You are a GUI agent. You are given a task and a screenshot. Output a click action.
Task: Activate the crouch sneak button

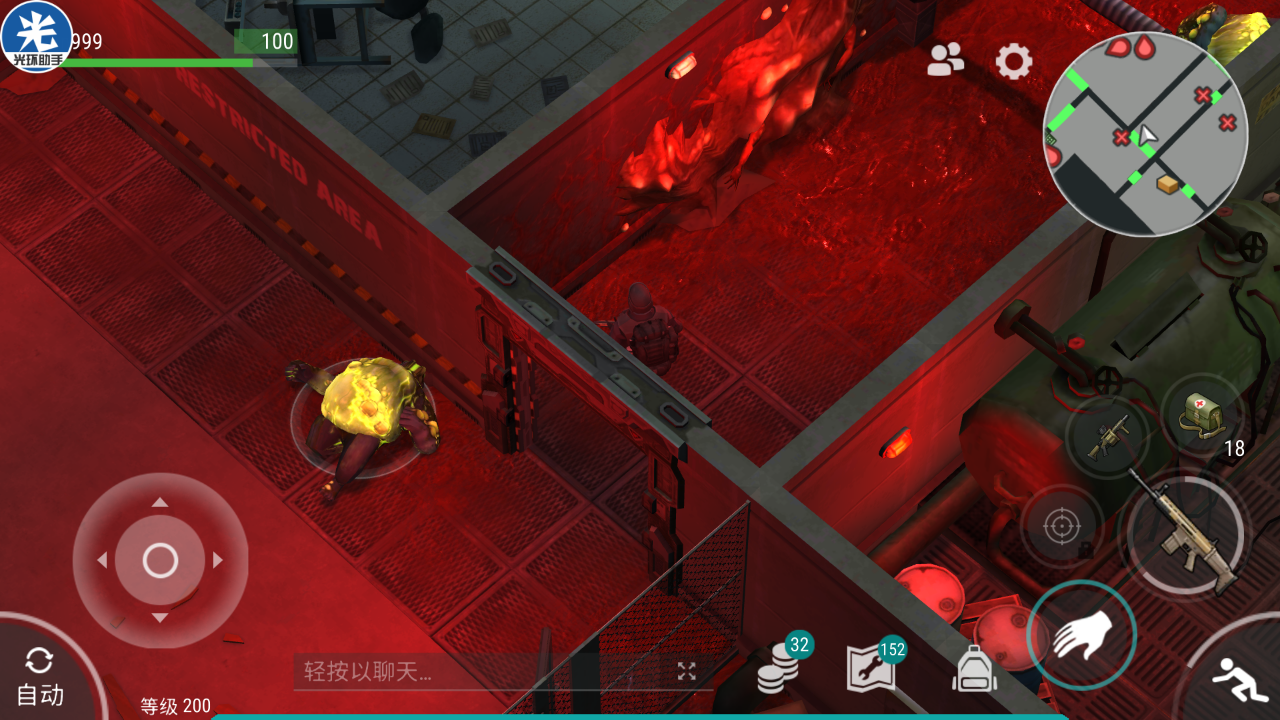(1239, 682)
